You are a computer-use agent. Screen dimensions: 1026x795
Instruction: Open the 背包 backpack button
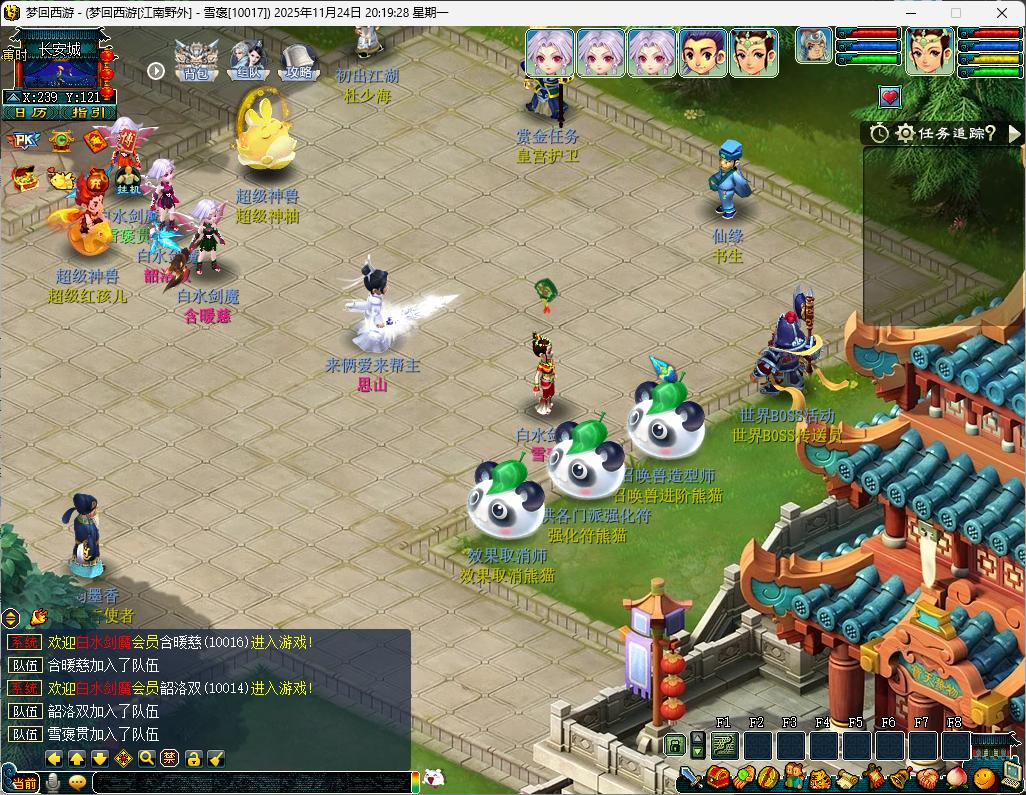196,60
